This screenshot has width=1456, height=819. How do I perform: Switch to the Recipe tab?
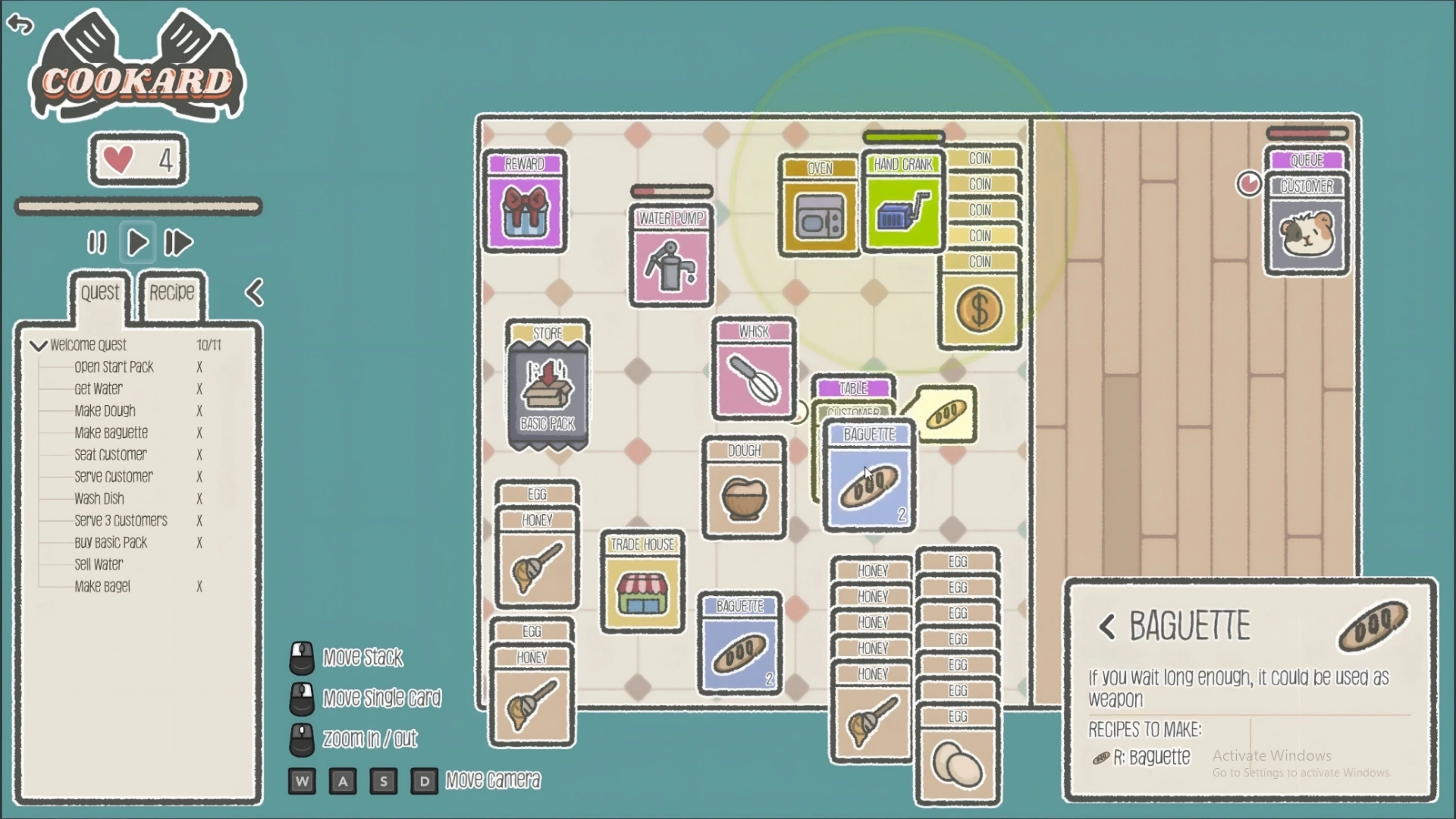(171, 293)
